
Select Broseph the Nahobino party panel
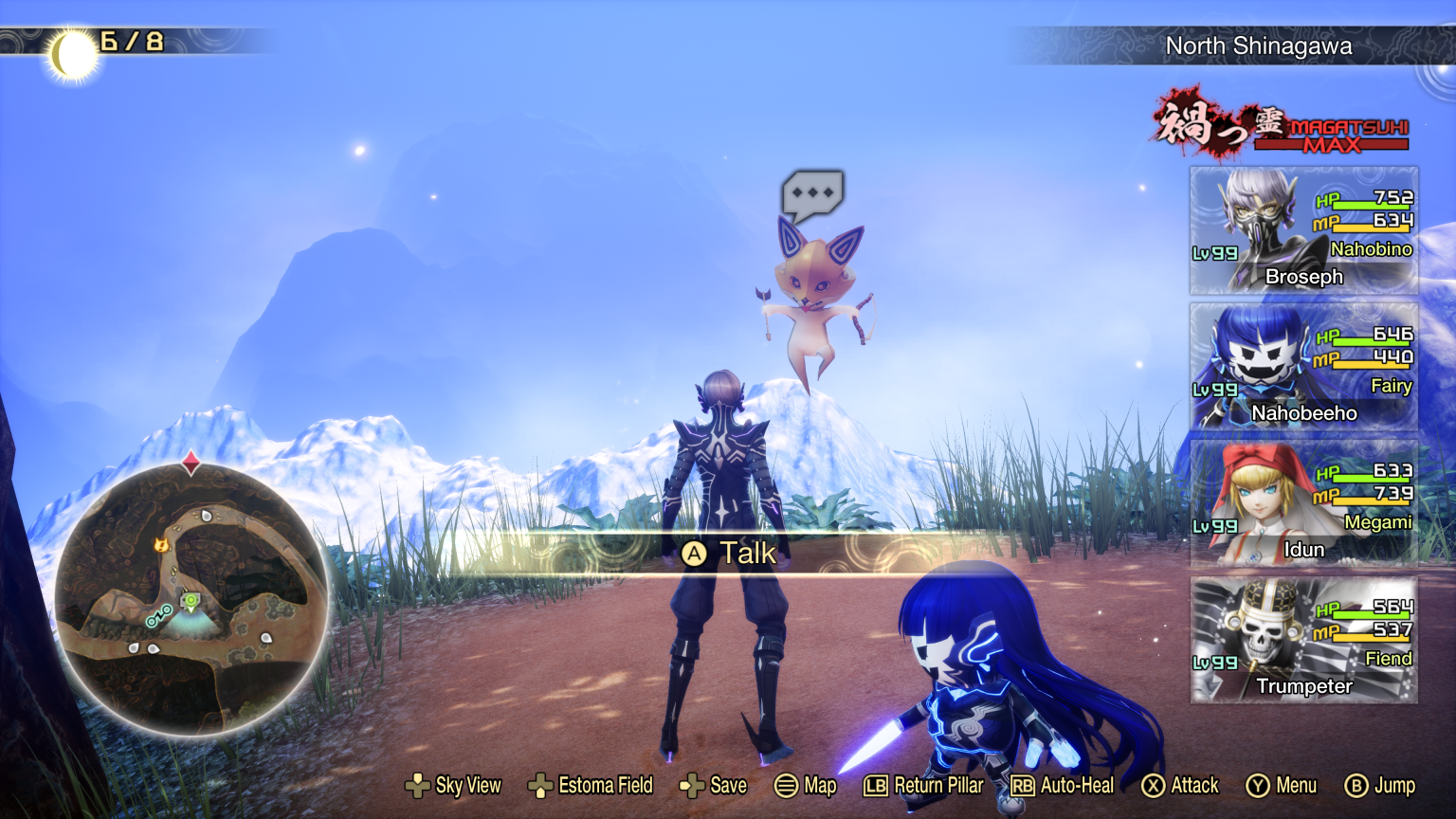pyautogui.click(x=1303, y=230)
